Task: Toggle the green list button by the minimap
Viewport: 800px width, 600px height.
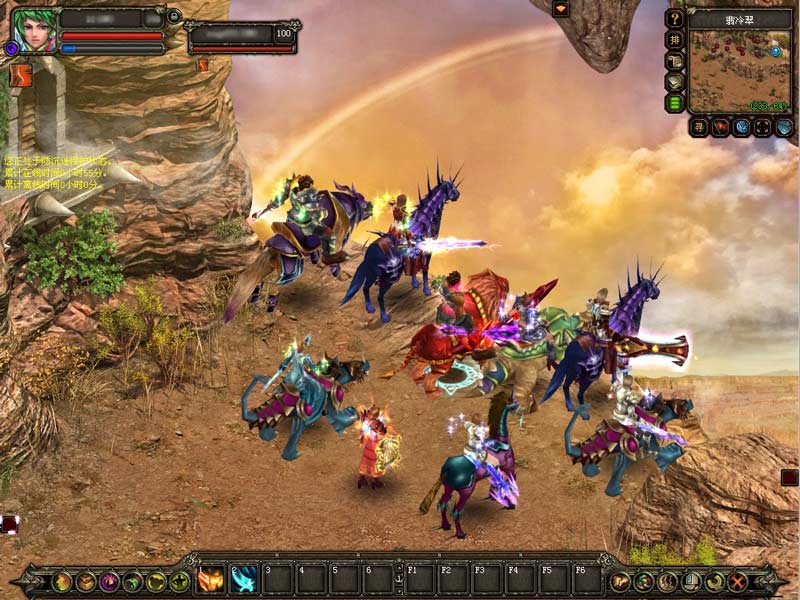Action: click(675, 103)
